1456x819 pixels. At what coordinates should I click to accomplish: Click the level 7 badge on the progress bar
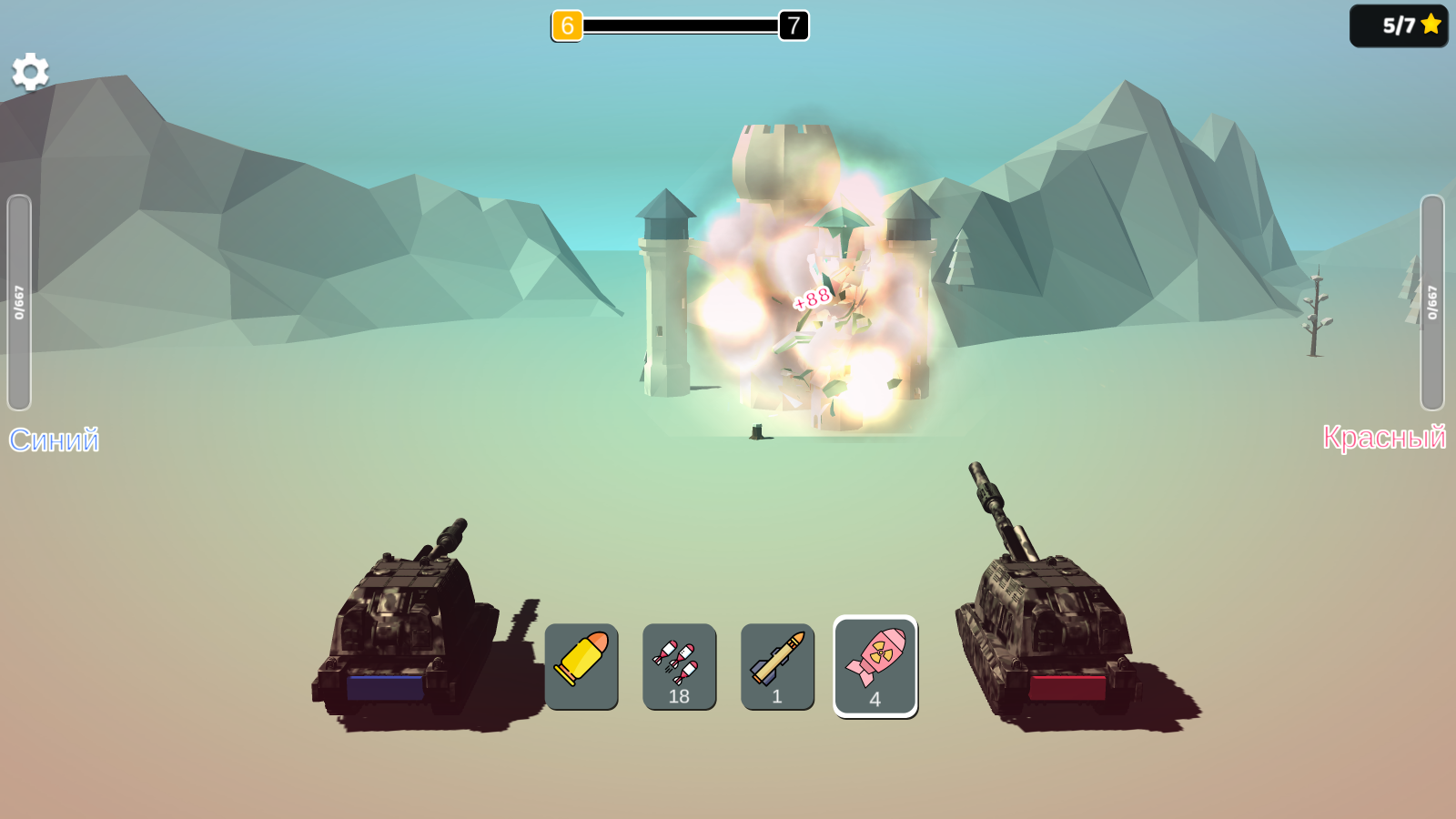tap(794, 25)
